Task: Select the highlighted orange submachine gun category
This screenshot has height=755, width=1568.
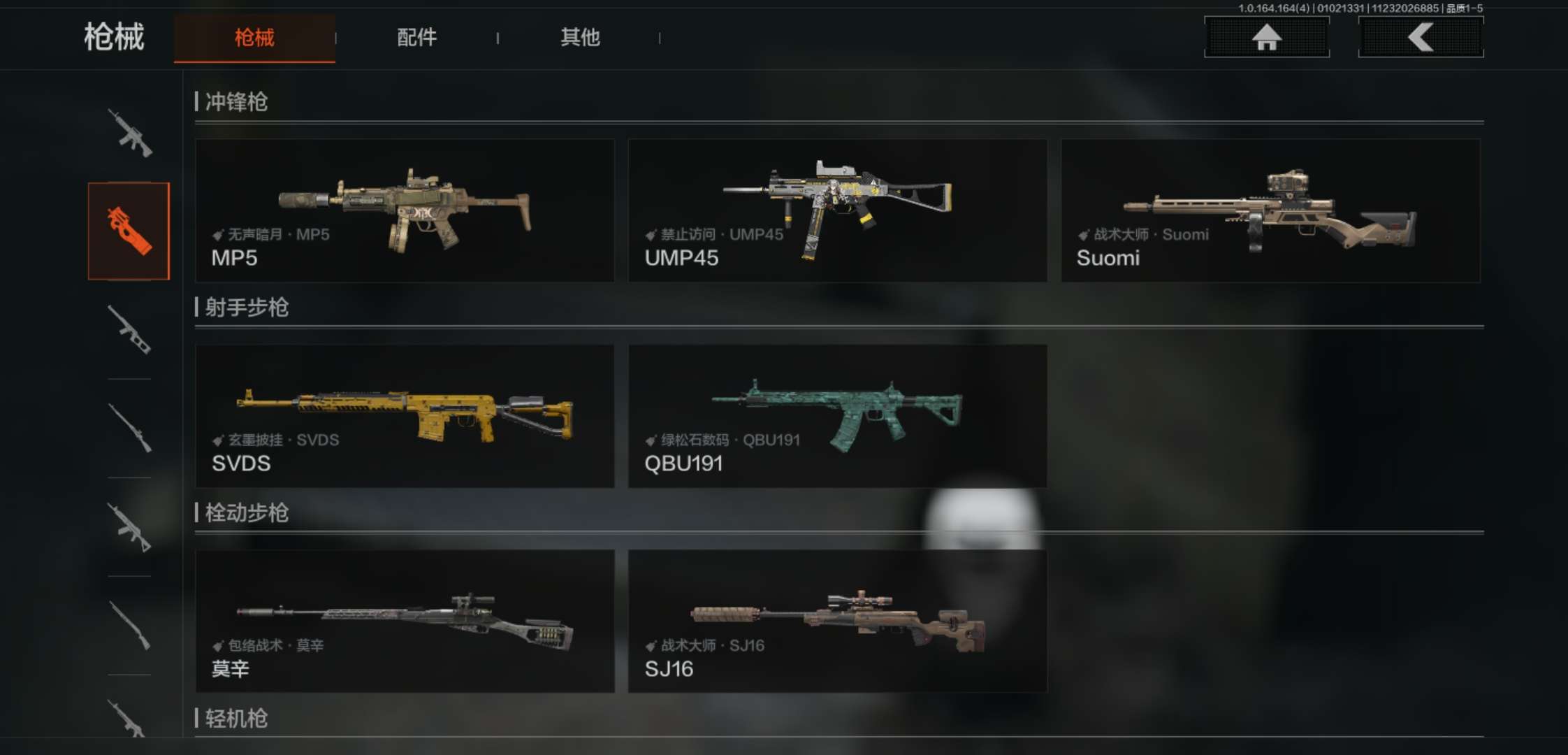Action: (x=129, y=231)
